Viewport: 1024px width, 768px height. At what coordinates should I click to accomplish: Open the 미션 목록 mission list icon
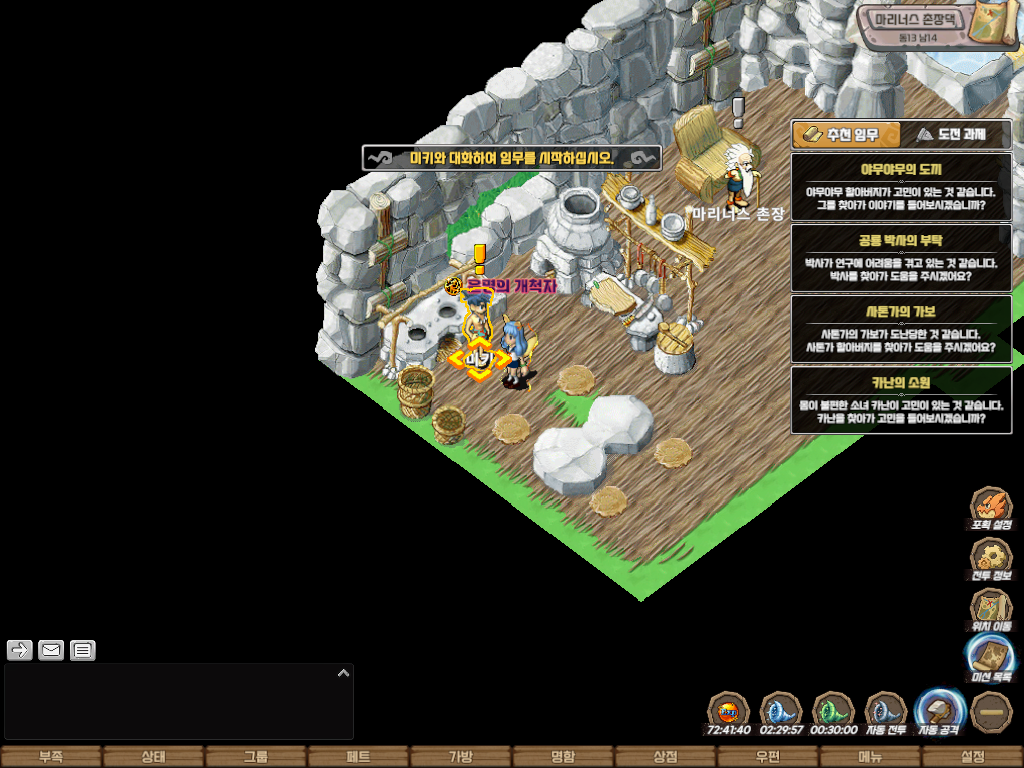991,660
